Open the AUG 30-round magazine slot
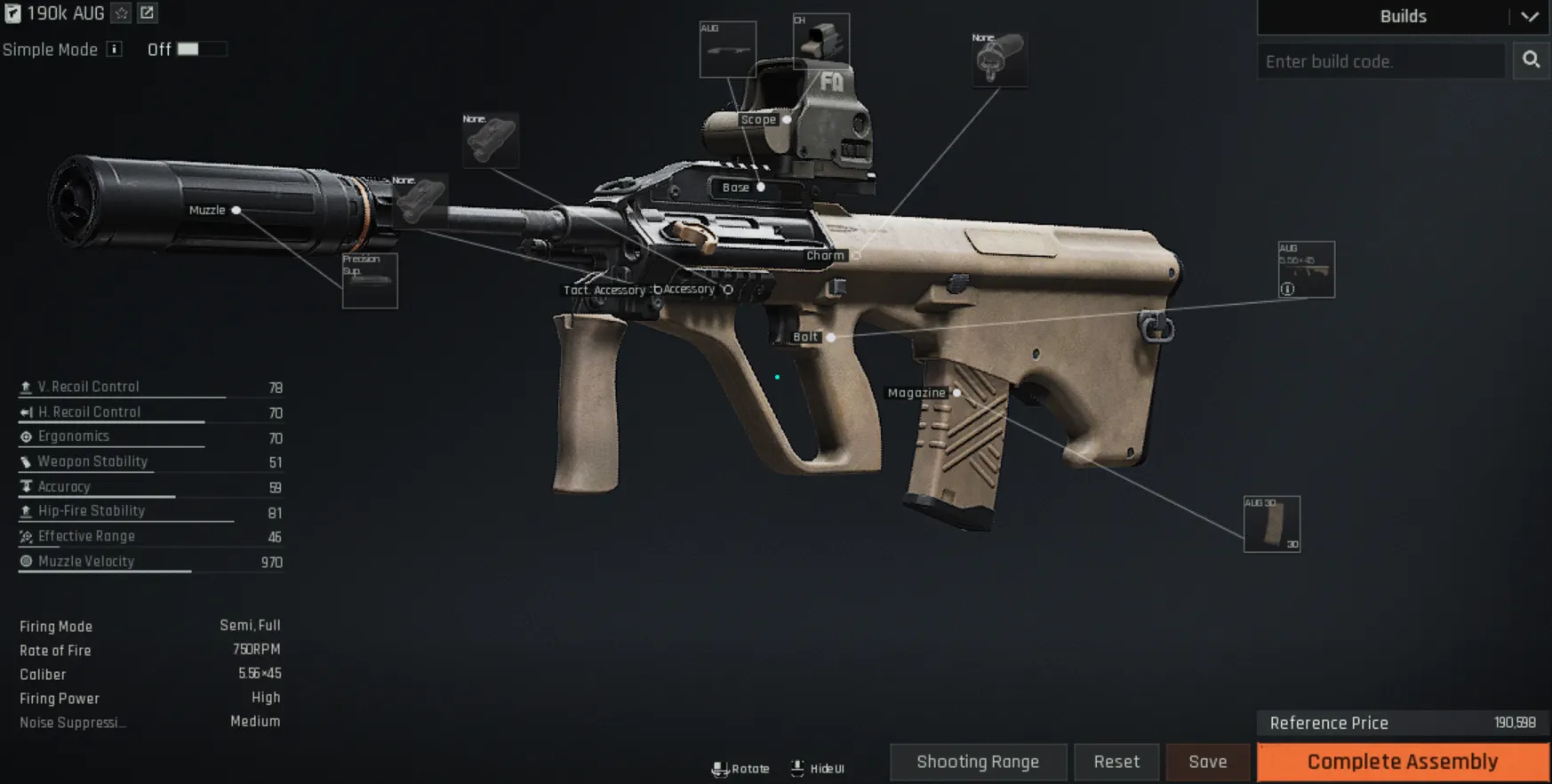Viewport: 1552px width, 784px height. (1271, 524)
